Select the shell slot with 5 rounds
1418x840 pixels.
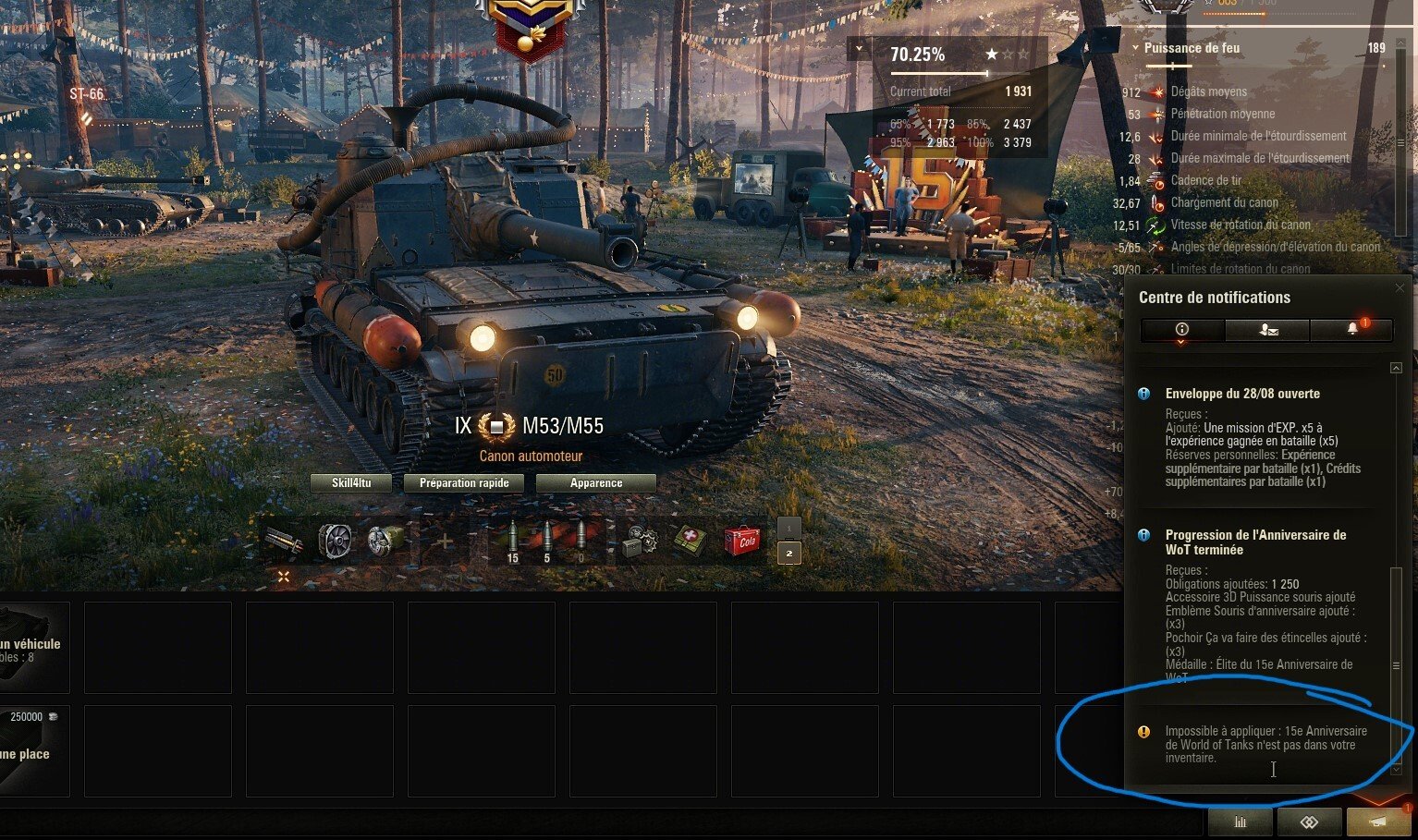546,541
